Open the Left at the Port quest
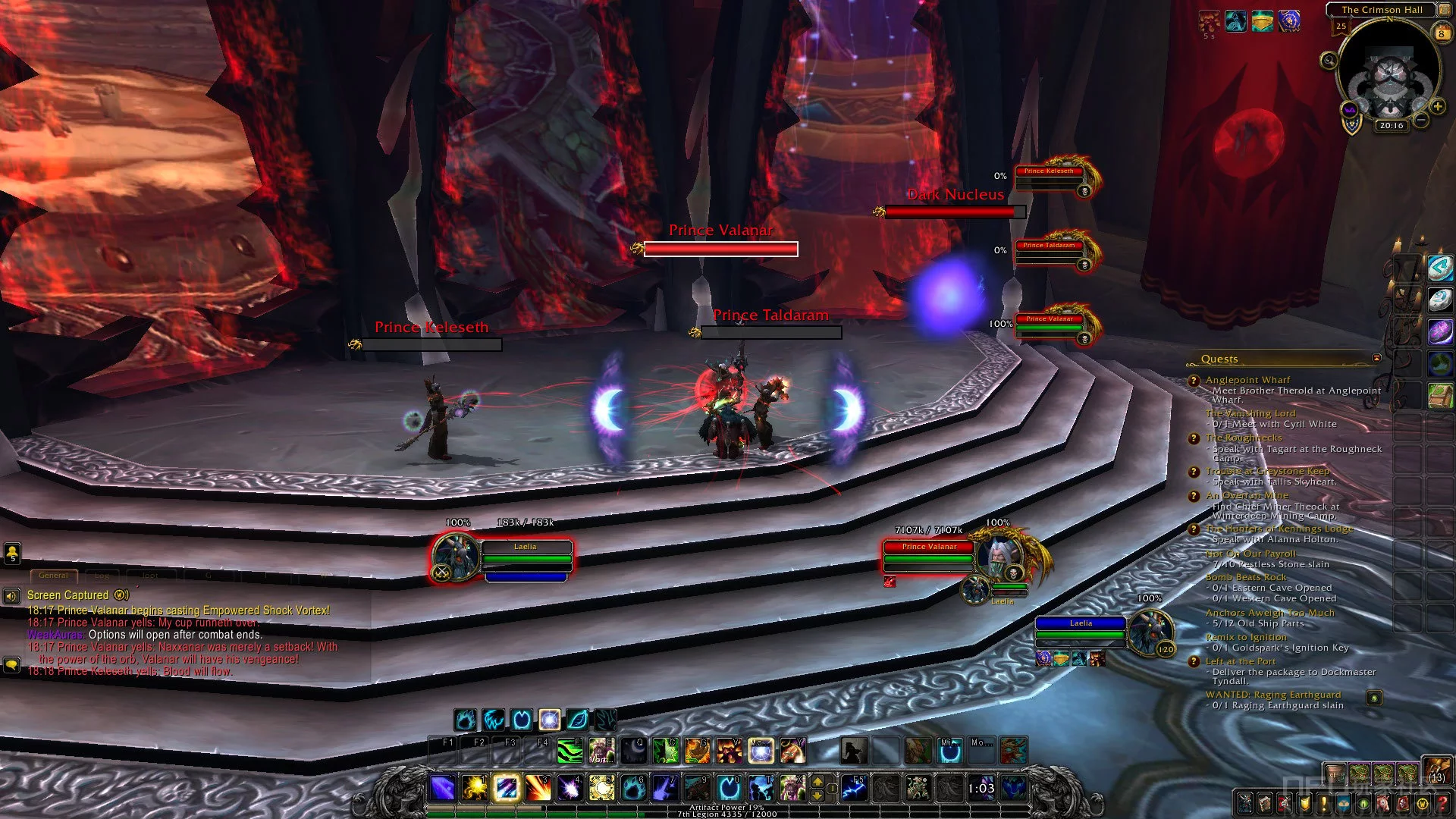 1241,661
